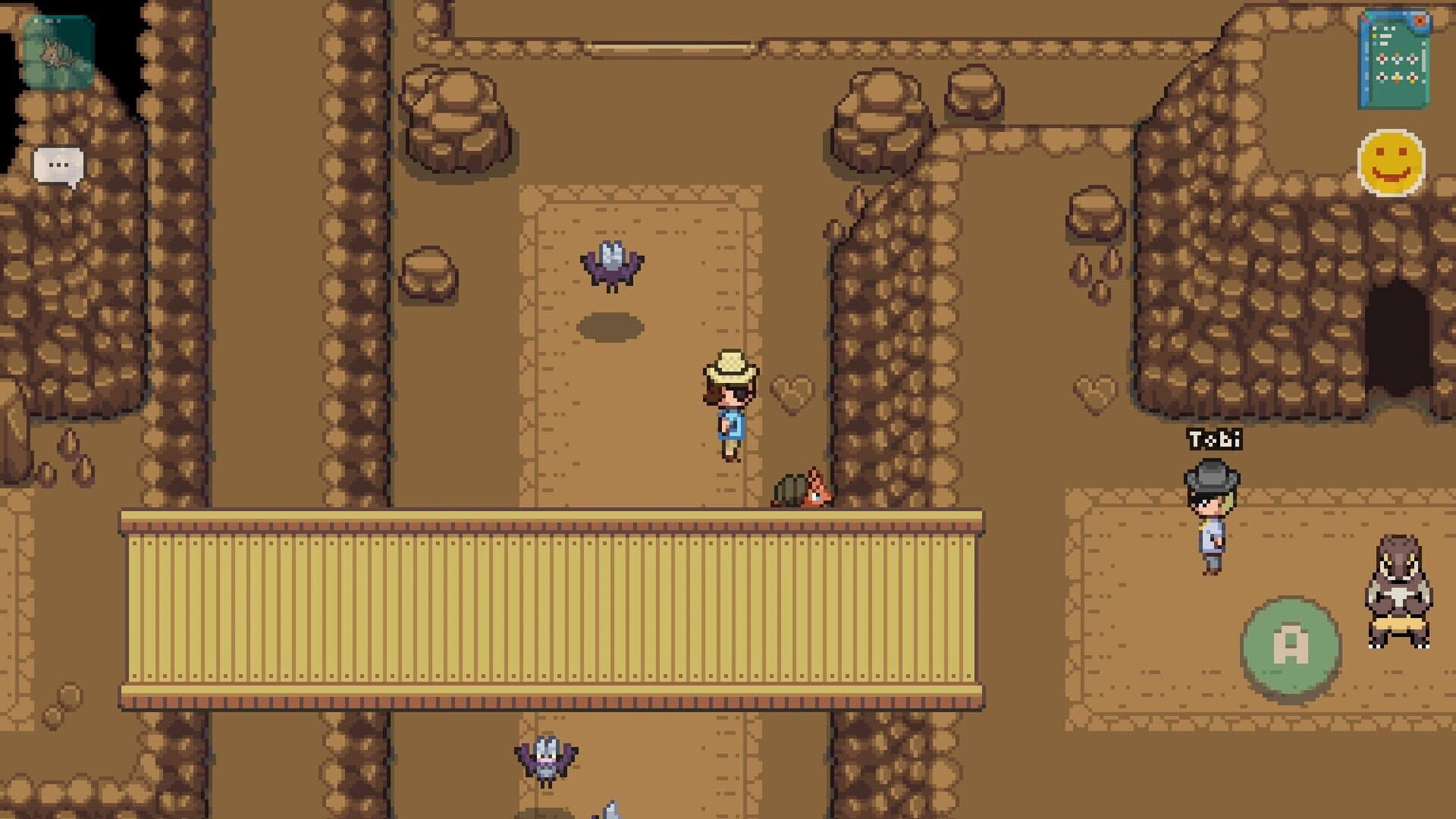The height and width of the screenshot is (819, 1456).
Task: Select the player Tobi's name label
Action: click(1215, 438)
